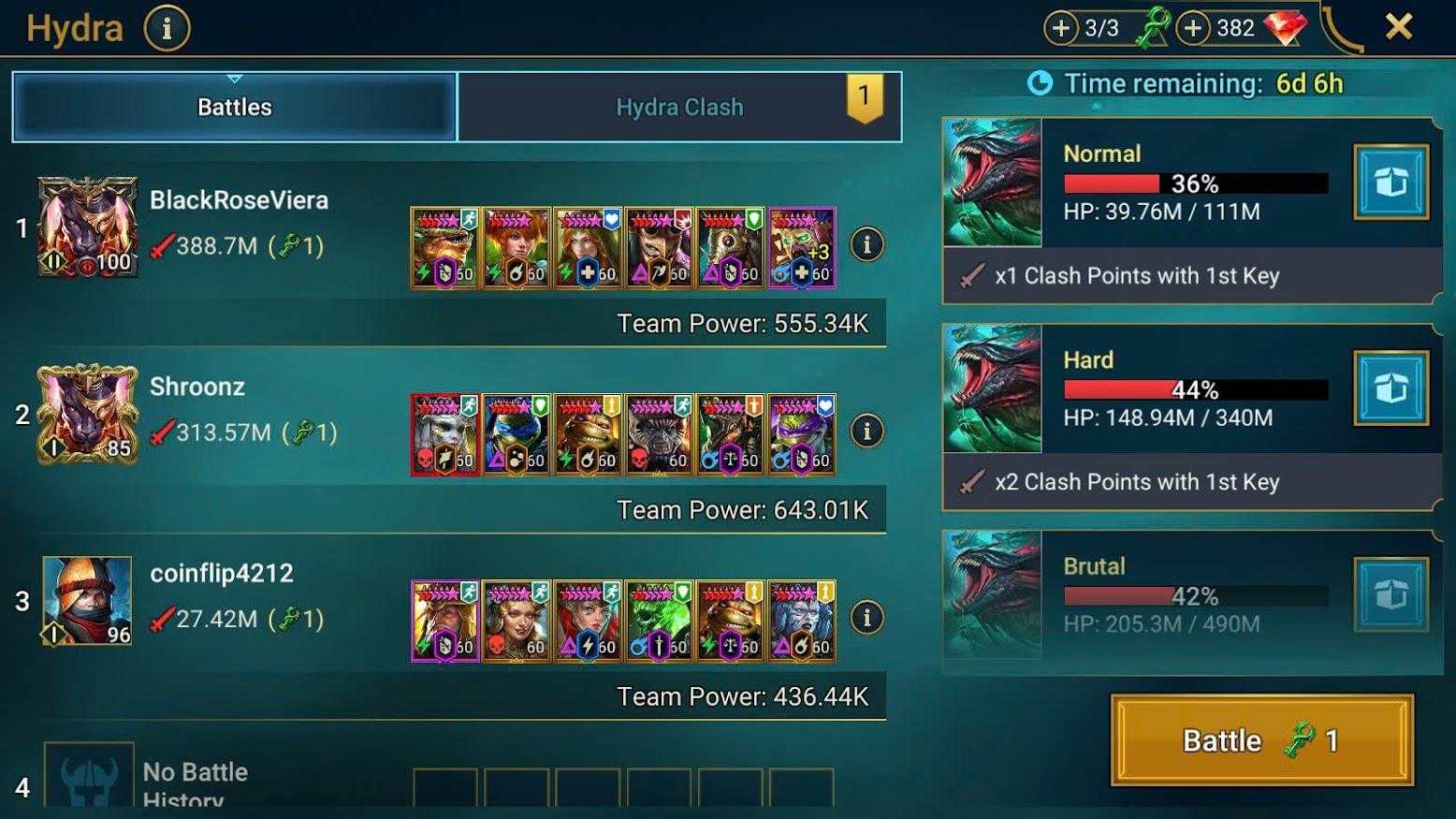Add more Hydra keys with the plus
Viewport: 1456px width, 819px height.
point(1061,28)
